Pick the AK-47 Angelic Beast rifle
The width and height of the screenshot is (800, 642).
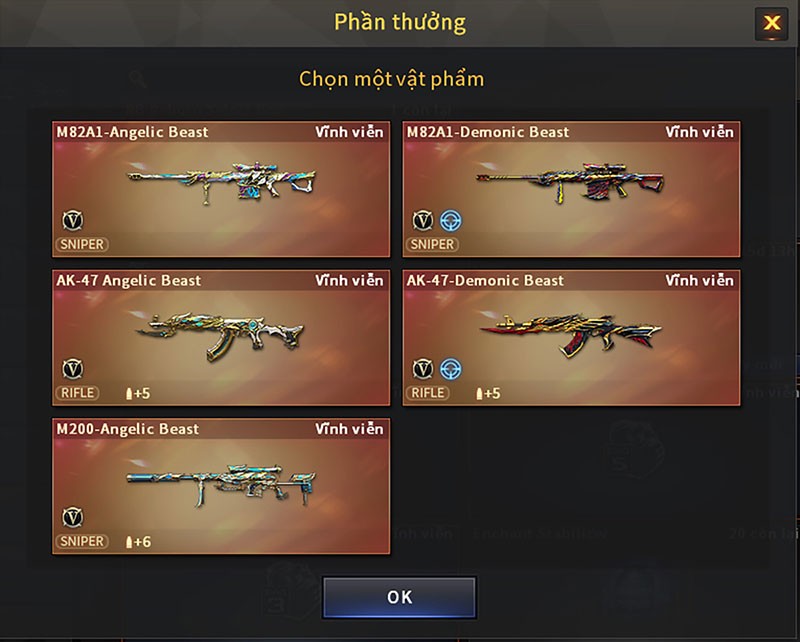(x=221, y=338)
